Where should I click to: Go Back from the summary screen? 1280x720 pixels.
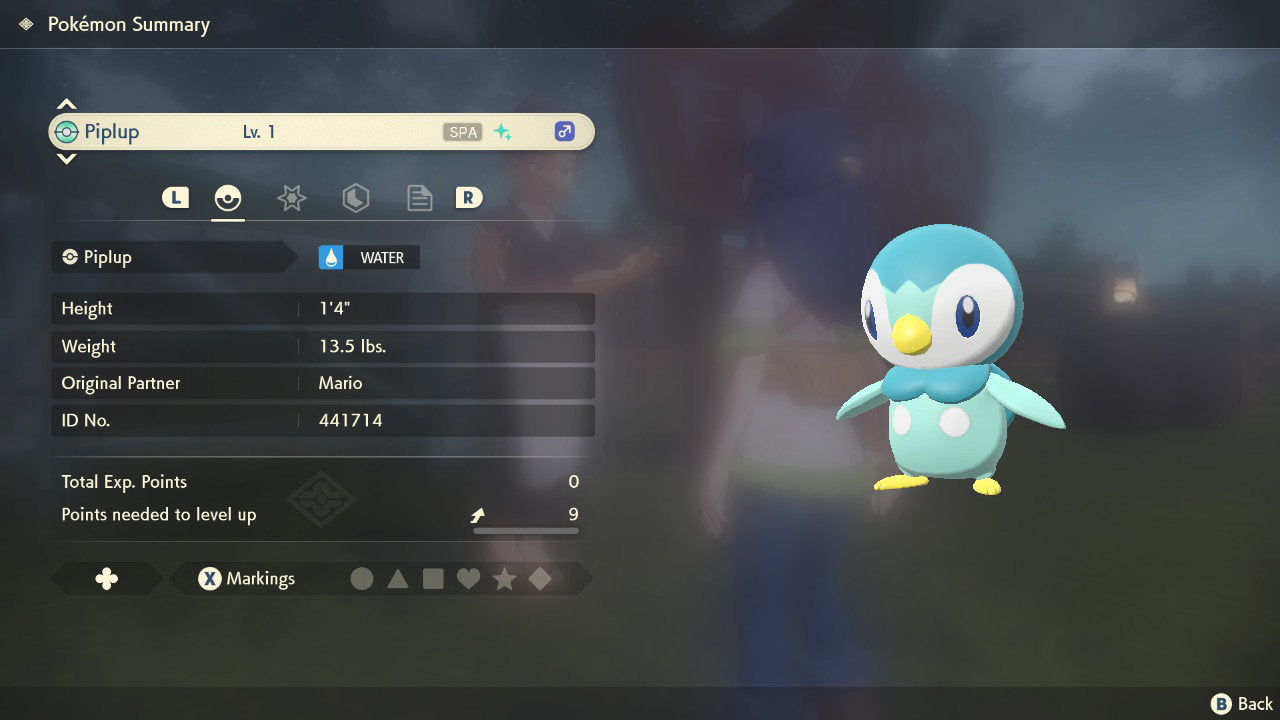coord(1242,704)
